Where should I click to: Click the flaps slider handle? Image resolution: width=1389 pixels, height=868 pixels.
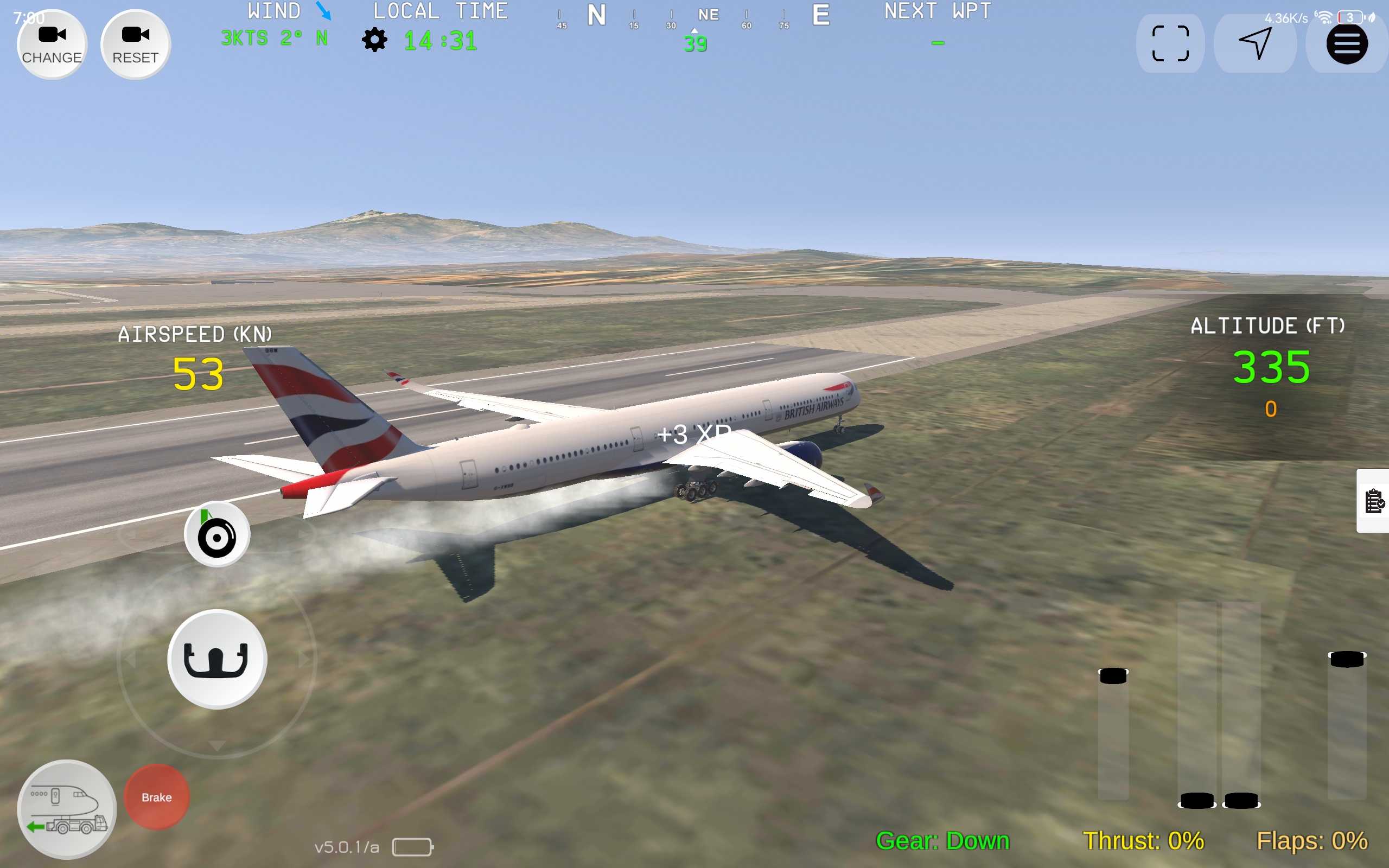(x=1347, y=659)
